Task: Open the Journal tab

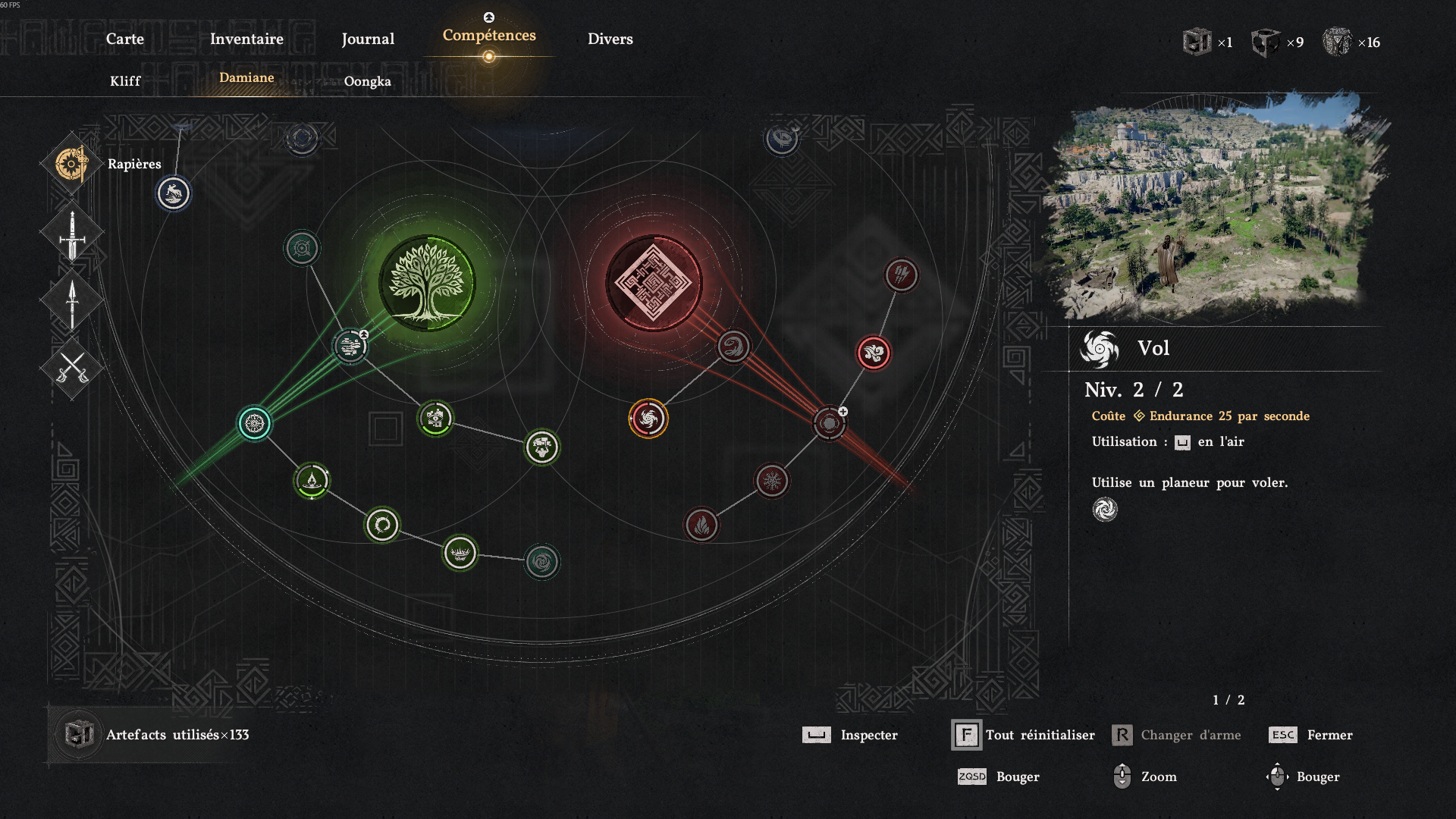Action: 368,39
